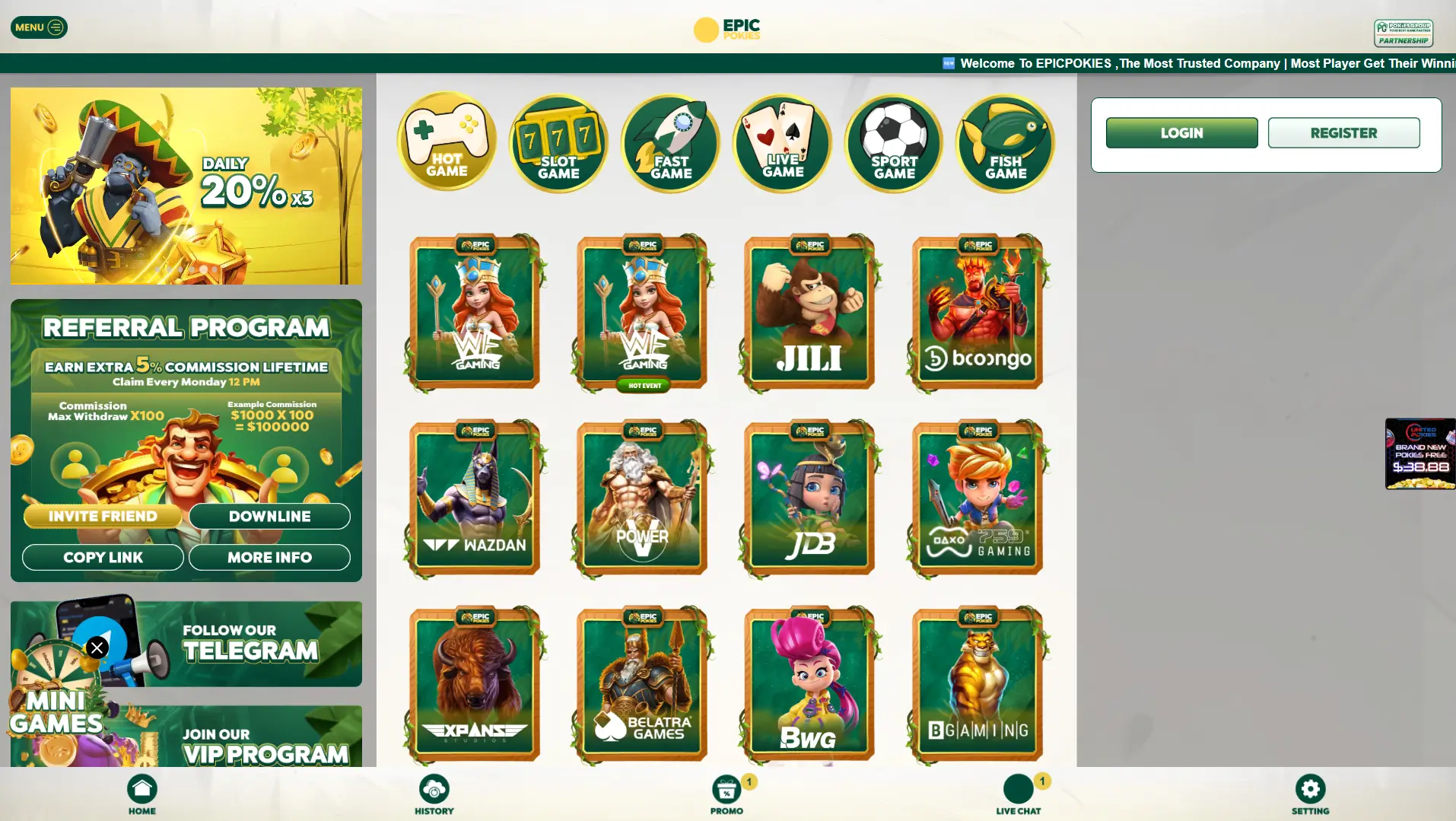The image size is (1456, 821).
Task: Open the Slot Game section
Action: 558,142
